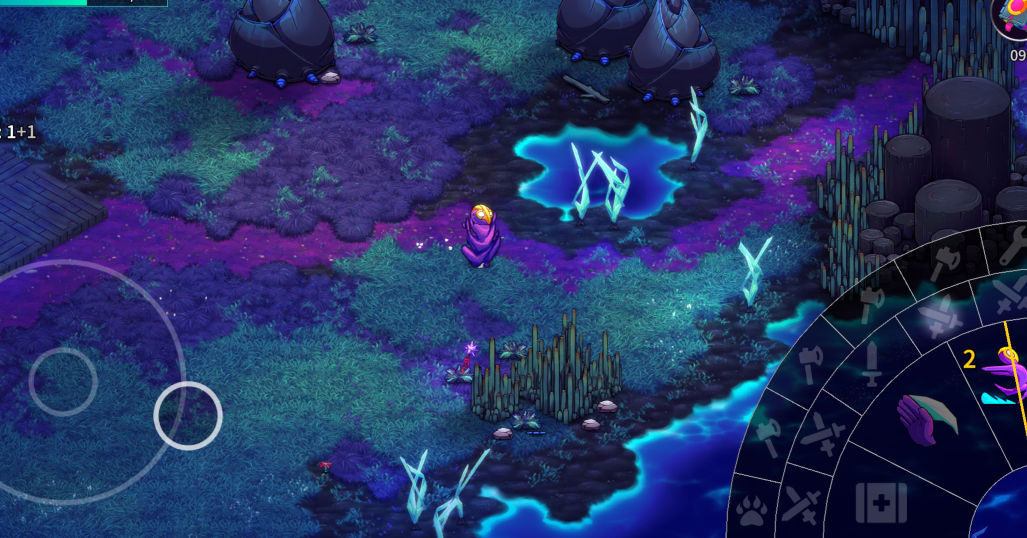Use the first-aid kit healing icon
The height and width of the screenshot is (538, 1027).
880,502
